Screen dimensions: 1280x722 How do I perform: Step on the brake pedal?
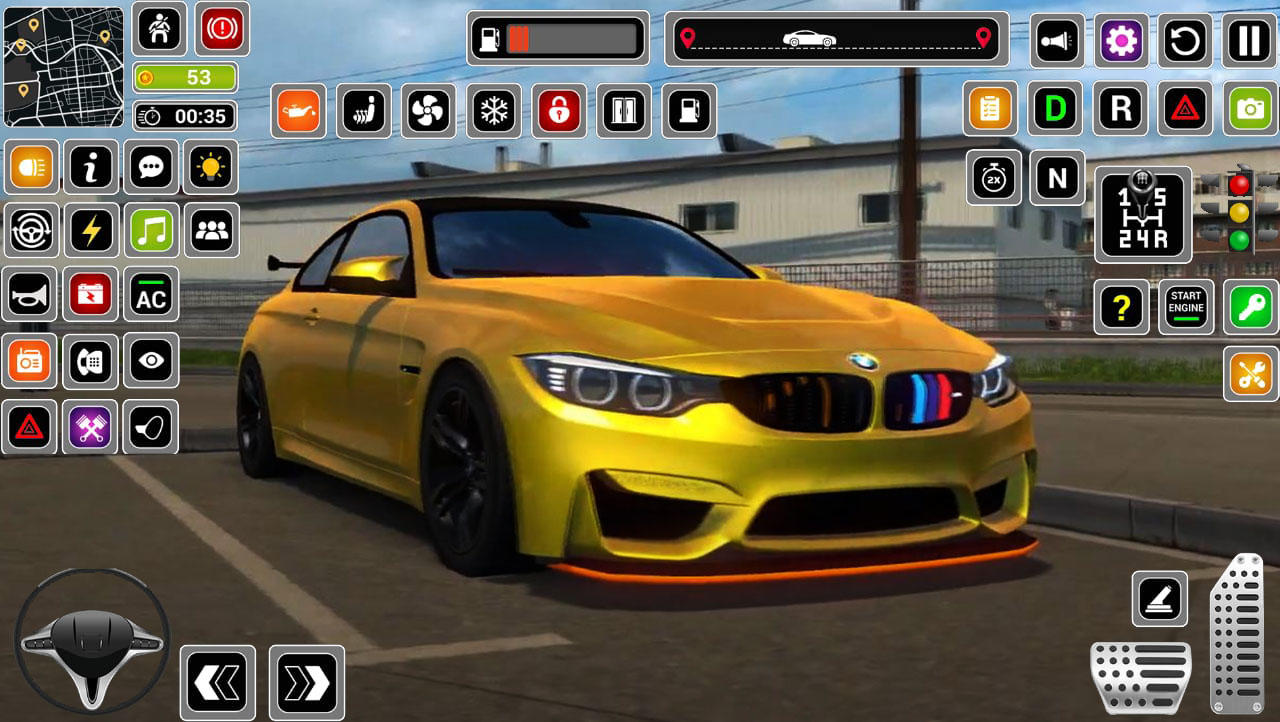tap(1140, 677)
